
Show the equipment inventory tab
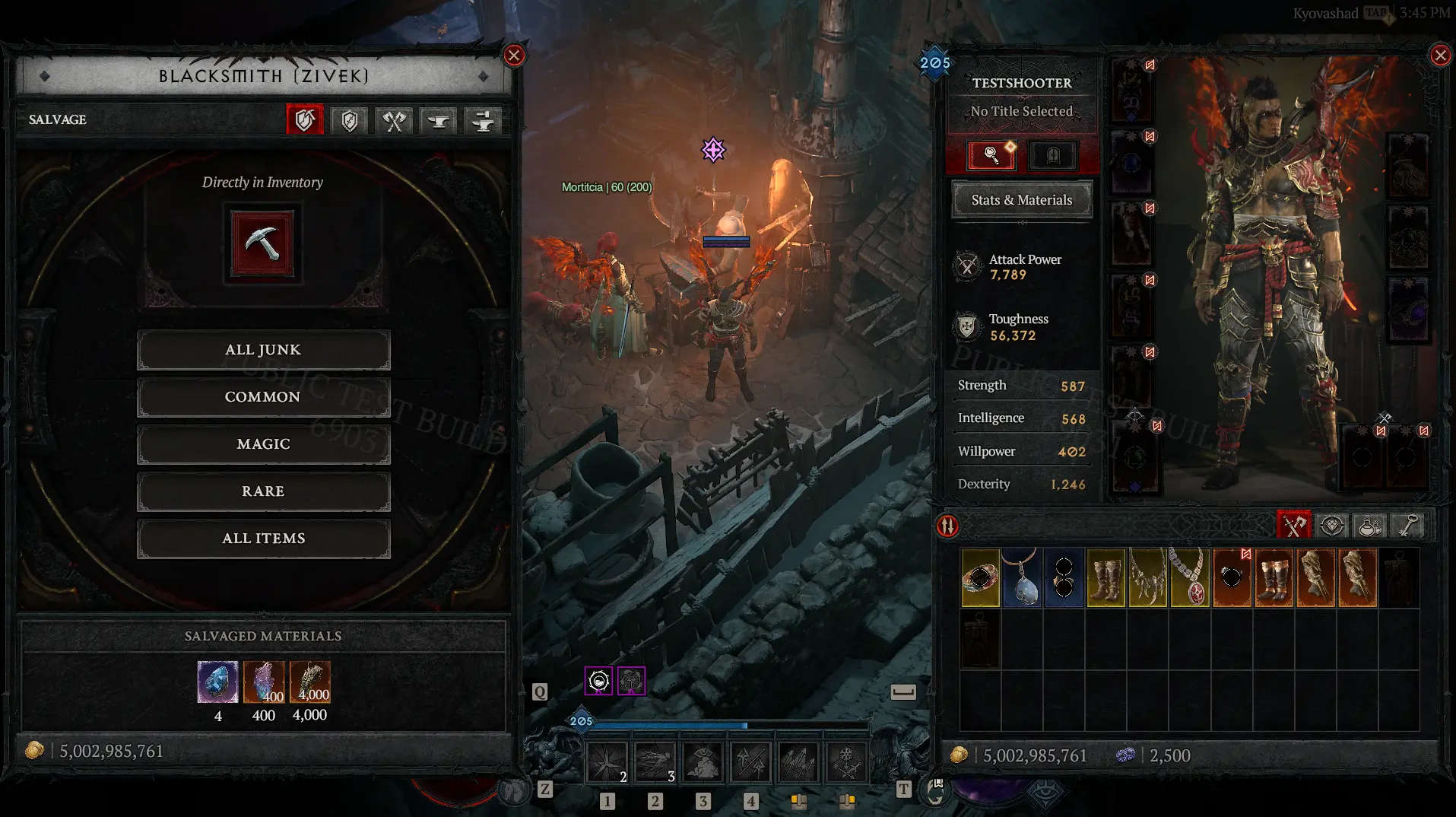(1293, 526)
